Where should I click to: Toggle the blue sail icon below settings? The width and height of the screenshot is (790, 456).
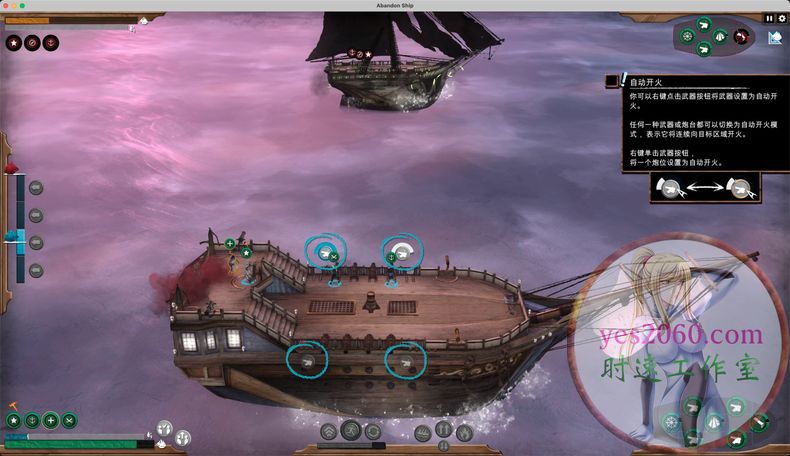(775, 38)
